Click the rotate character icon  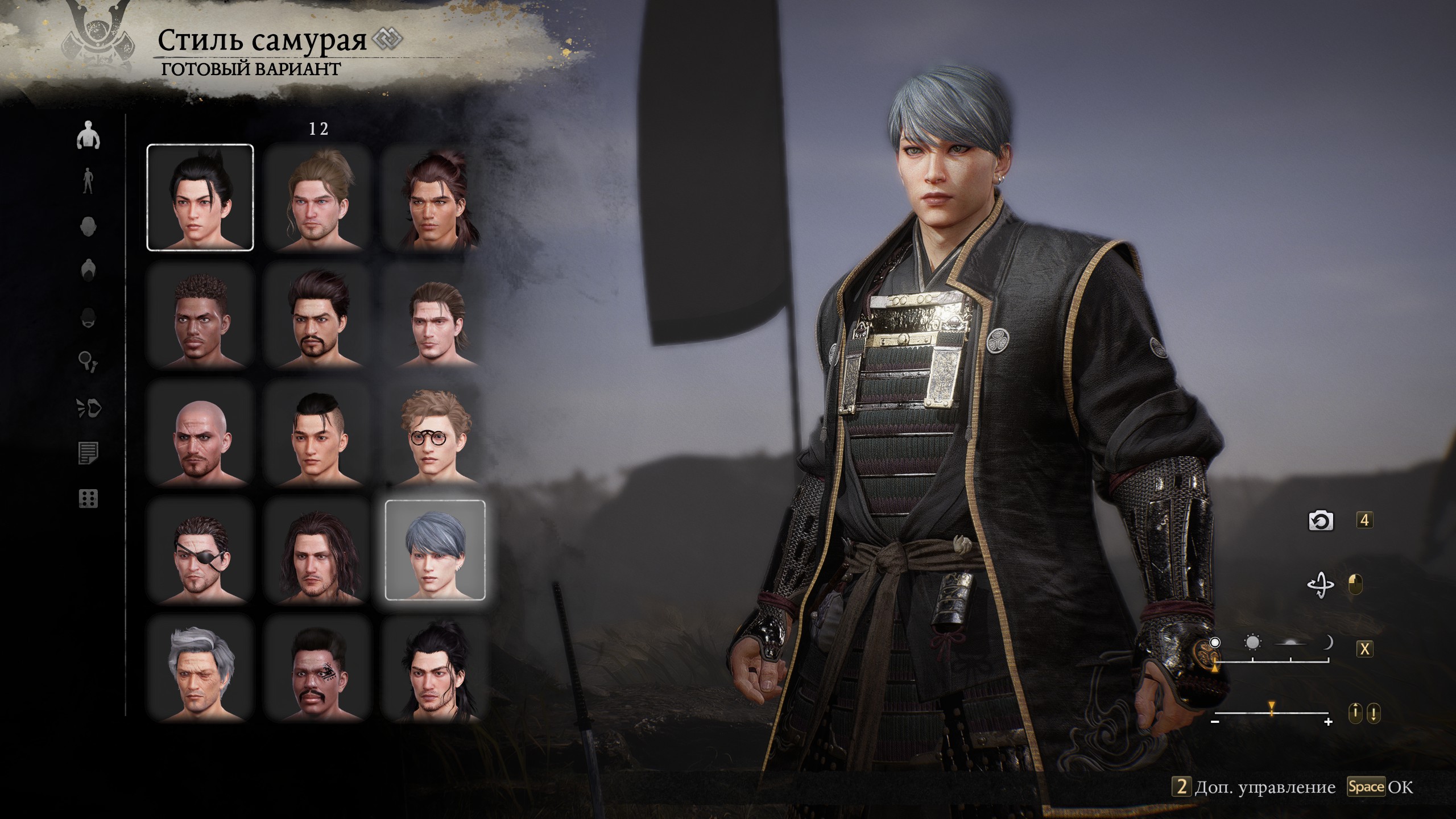[x=1320, y=585]
